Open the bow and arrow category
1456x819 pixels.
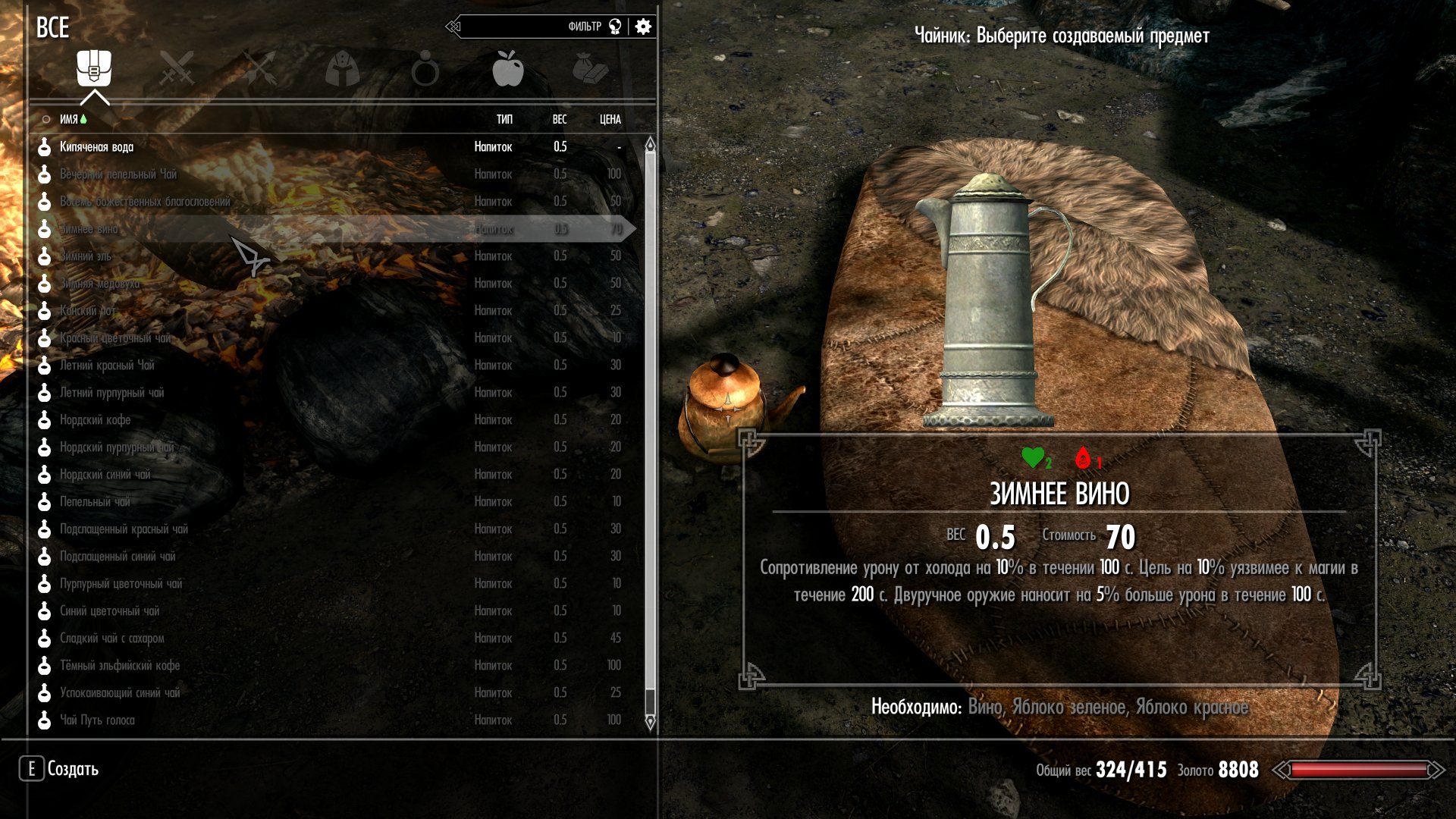tap(260, 69)
